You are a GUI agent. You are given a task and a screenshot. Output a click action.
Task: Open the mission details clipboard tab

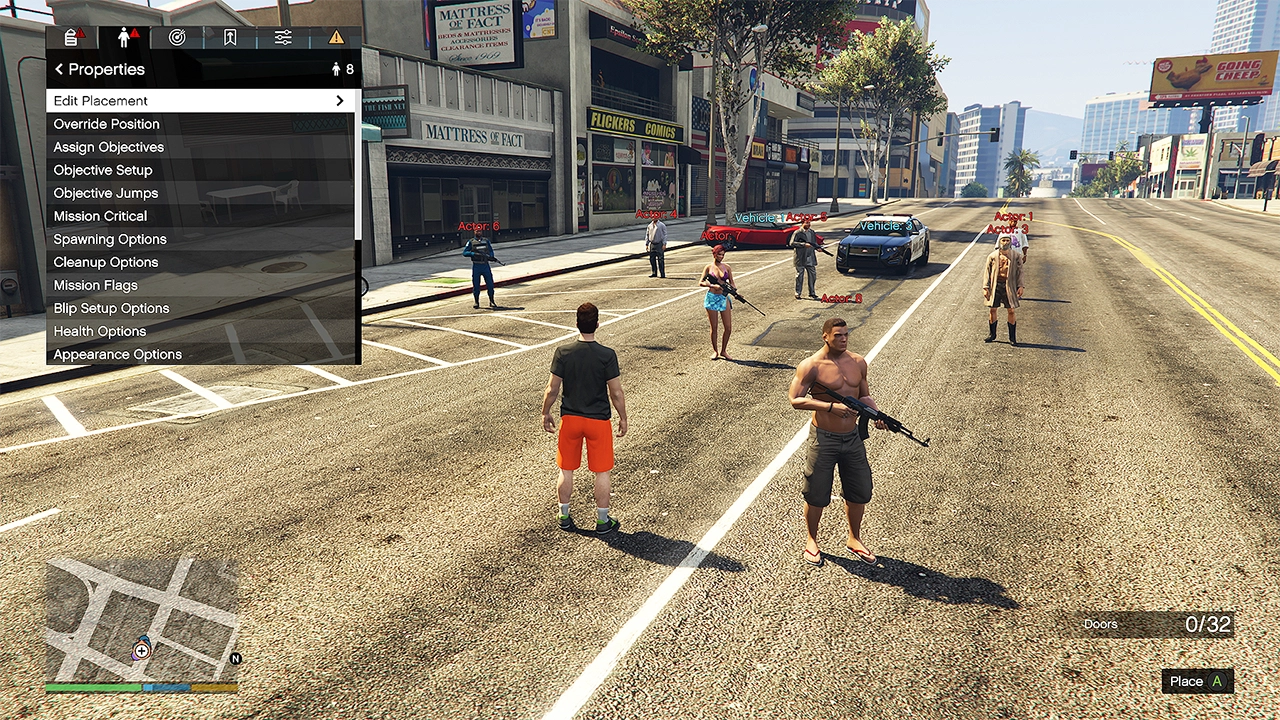pyautogui.click(x=70, y=36)
